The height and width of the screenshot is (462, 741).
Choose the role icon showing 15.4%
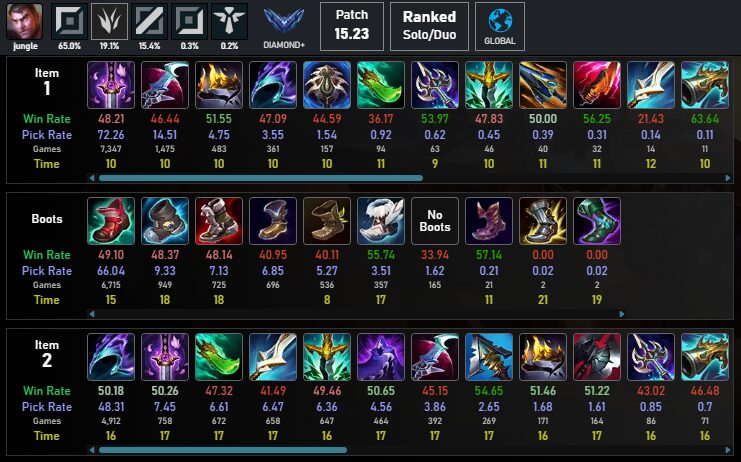148,20
